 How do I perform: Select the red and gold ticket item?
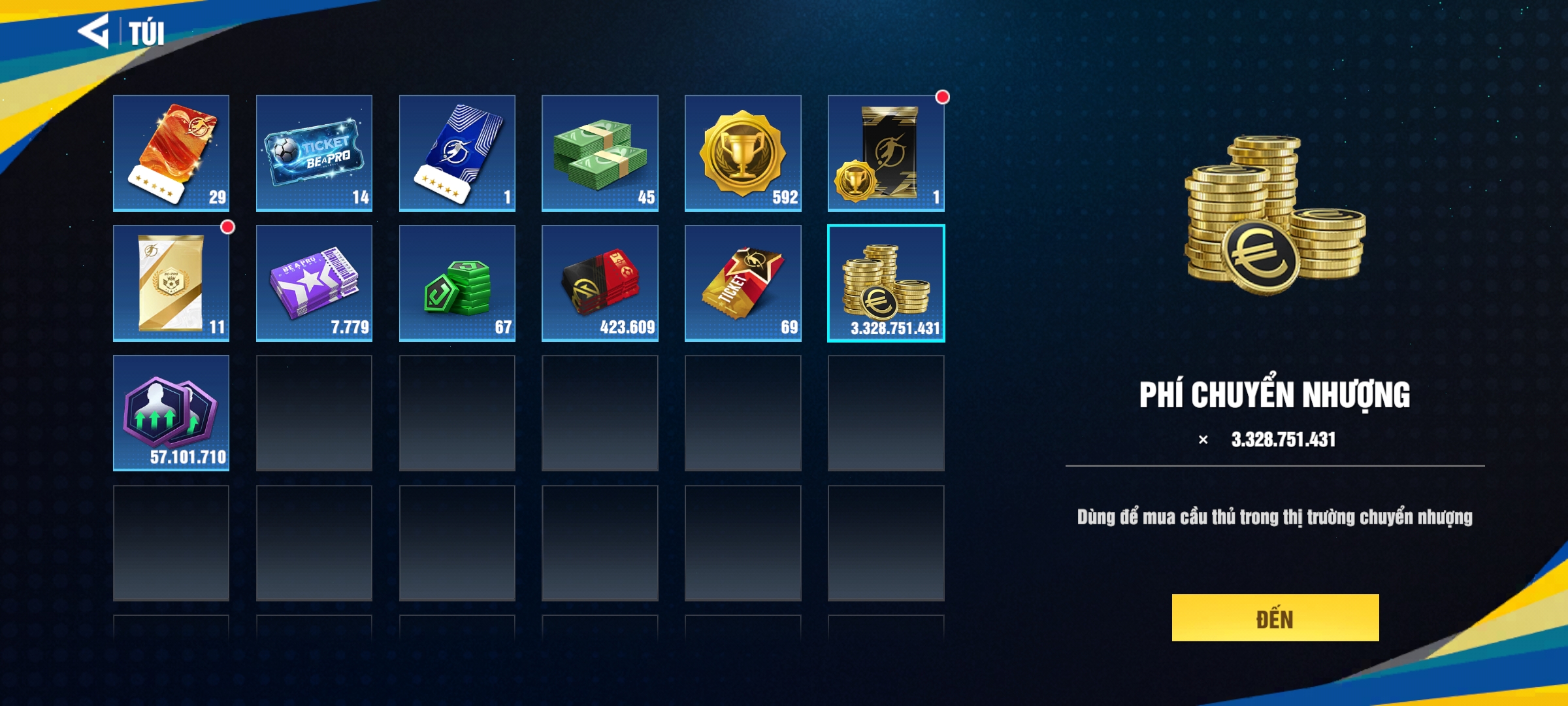point(743,283)
